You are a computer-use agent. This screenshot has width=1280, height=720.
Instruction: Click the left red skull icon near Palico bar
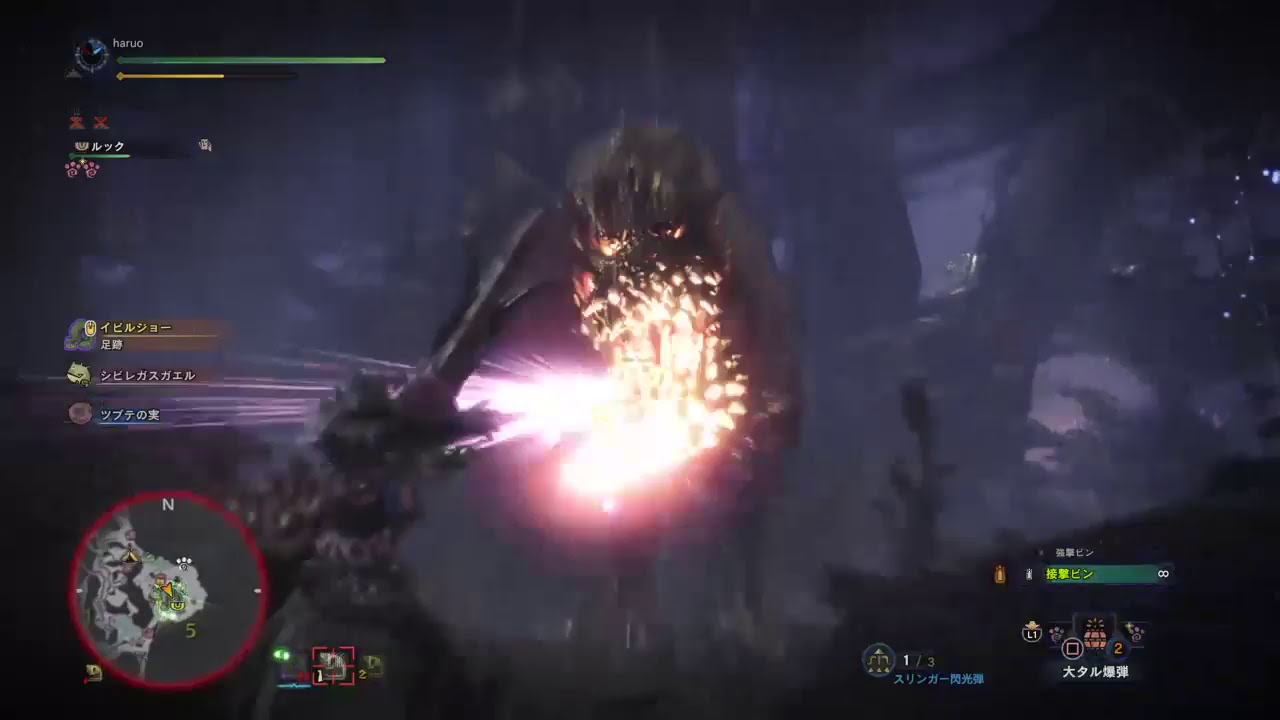(78, 121)
